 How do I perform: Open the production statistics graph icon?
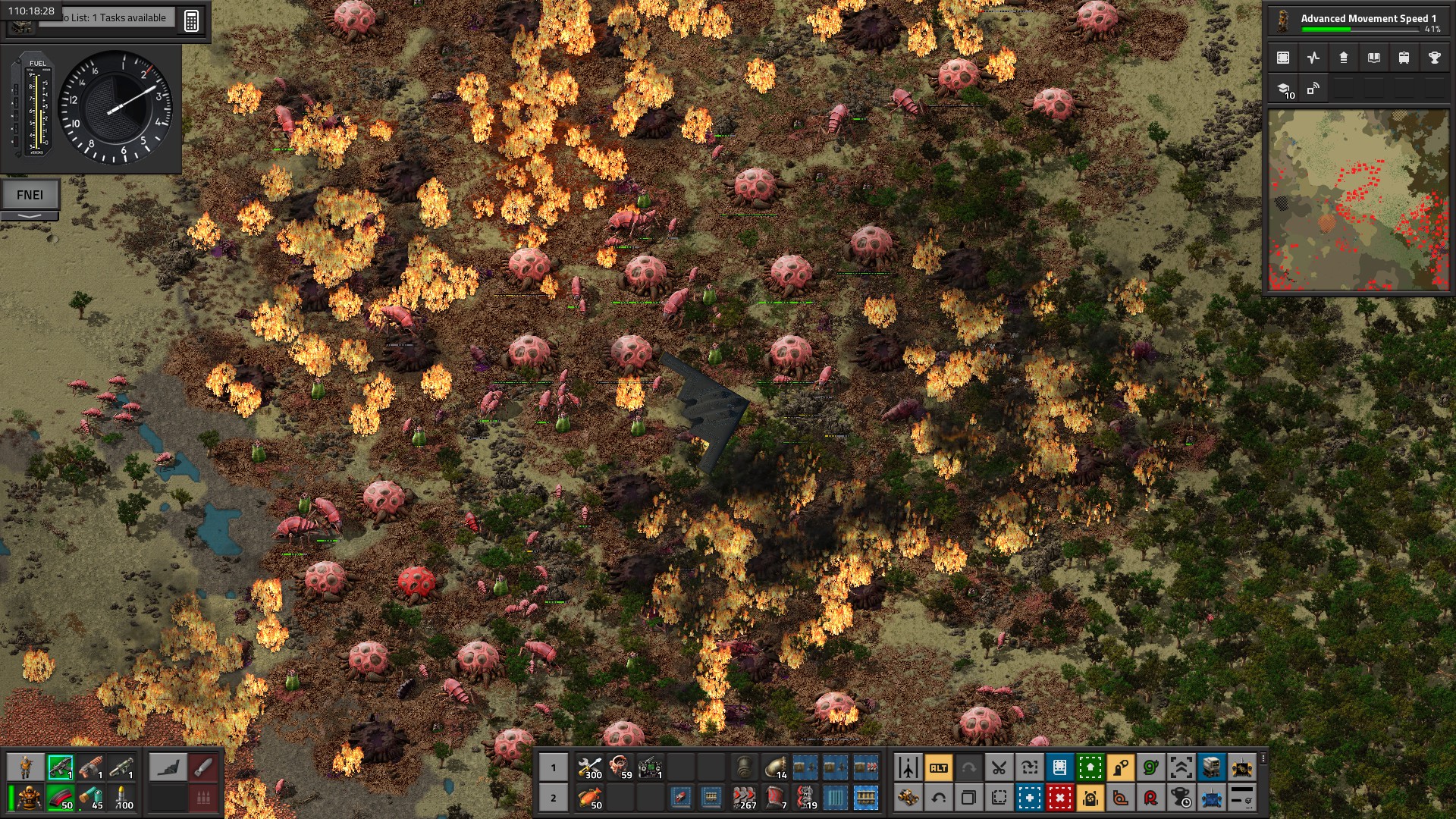pos(1313,58)
